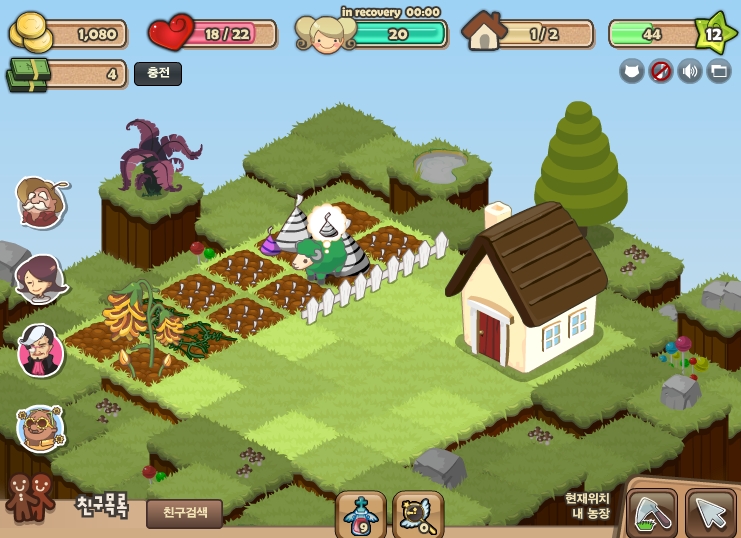Select the white-haired man friend portrait

(x=41, y=351)
